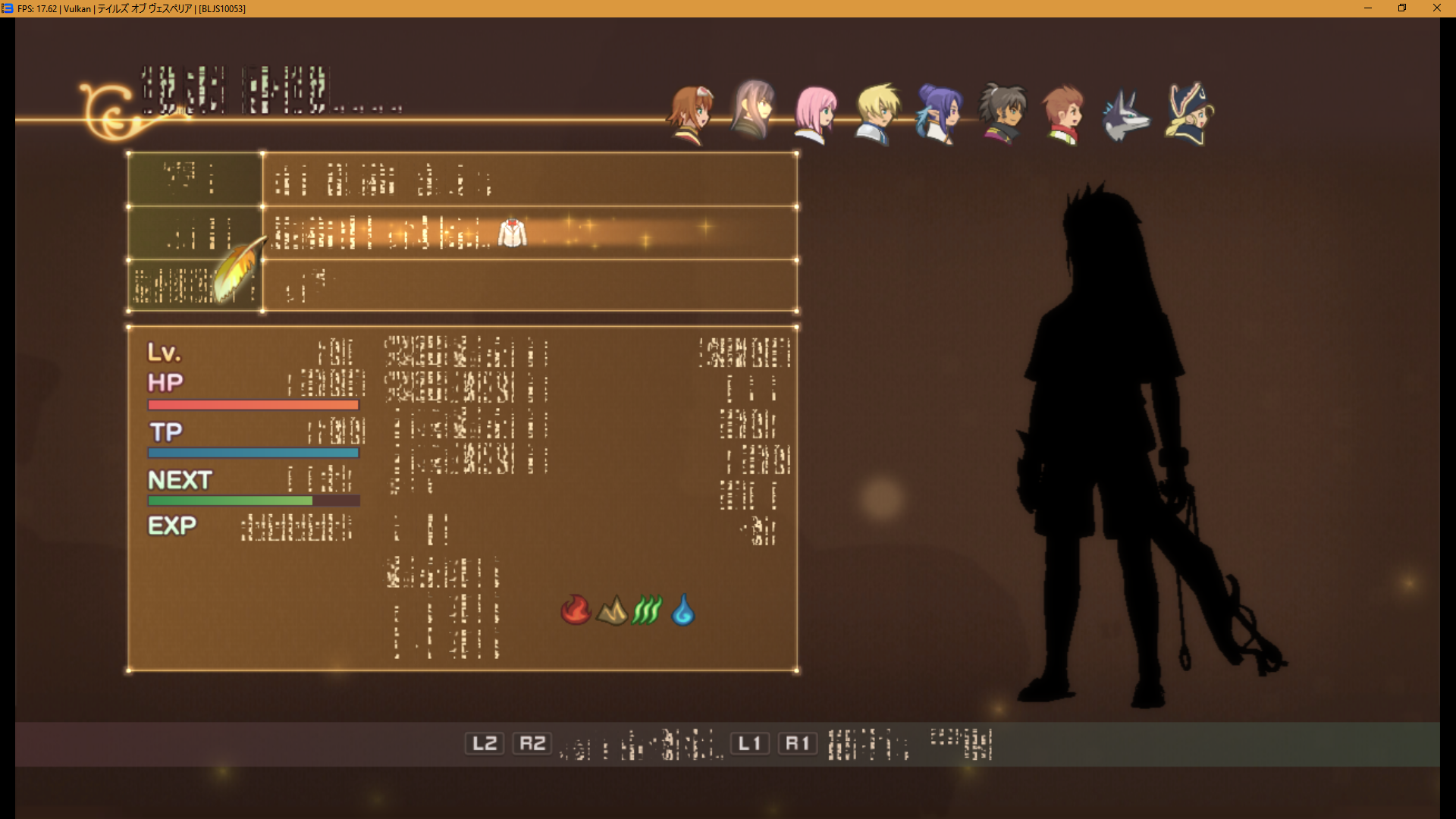
Task: Choose Yuri's long dark-haired portrait
Action: point(753,110)
